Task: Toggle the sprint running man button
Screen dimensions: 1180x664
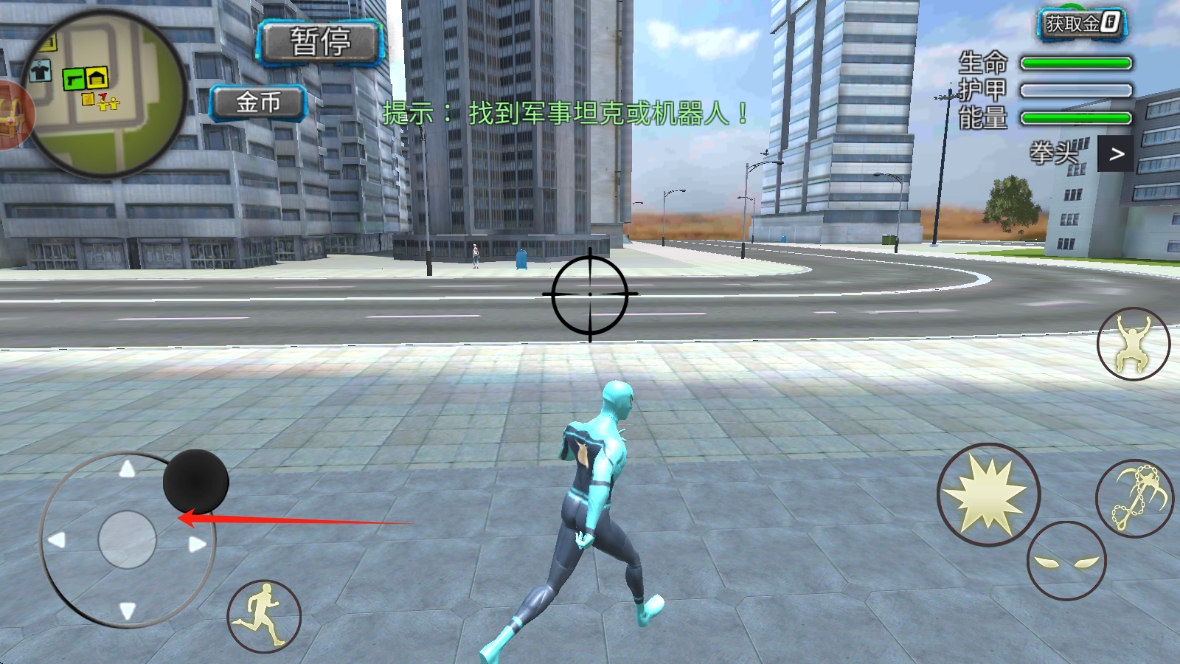Action: pyautogui.click(x=264, y=616)
